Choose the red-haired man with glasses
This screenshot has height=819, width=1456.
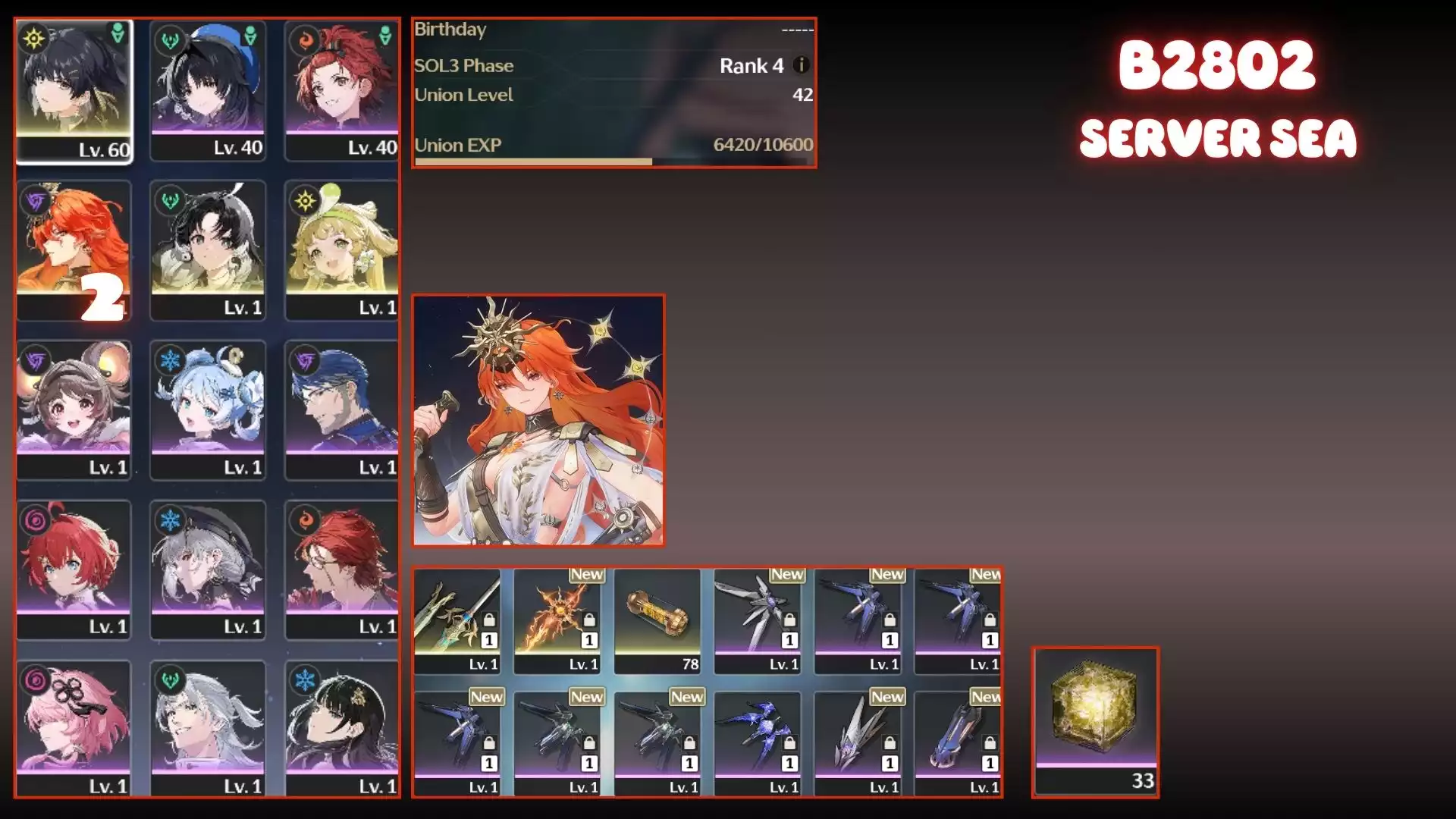pyautogui.click(x=342, y=569)
